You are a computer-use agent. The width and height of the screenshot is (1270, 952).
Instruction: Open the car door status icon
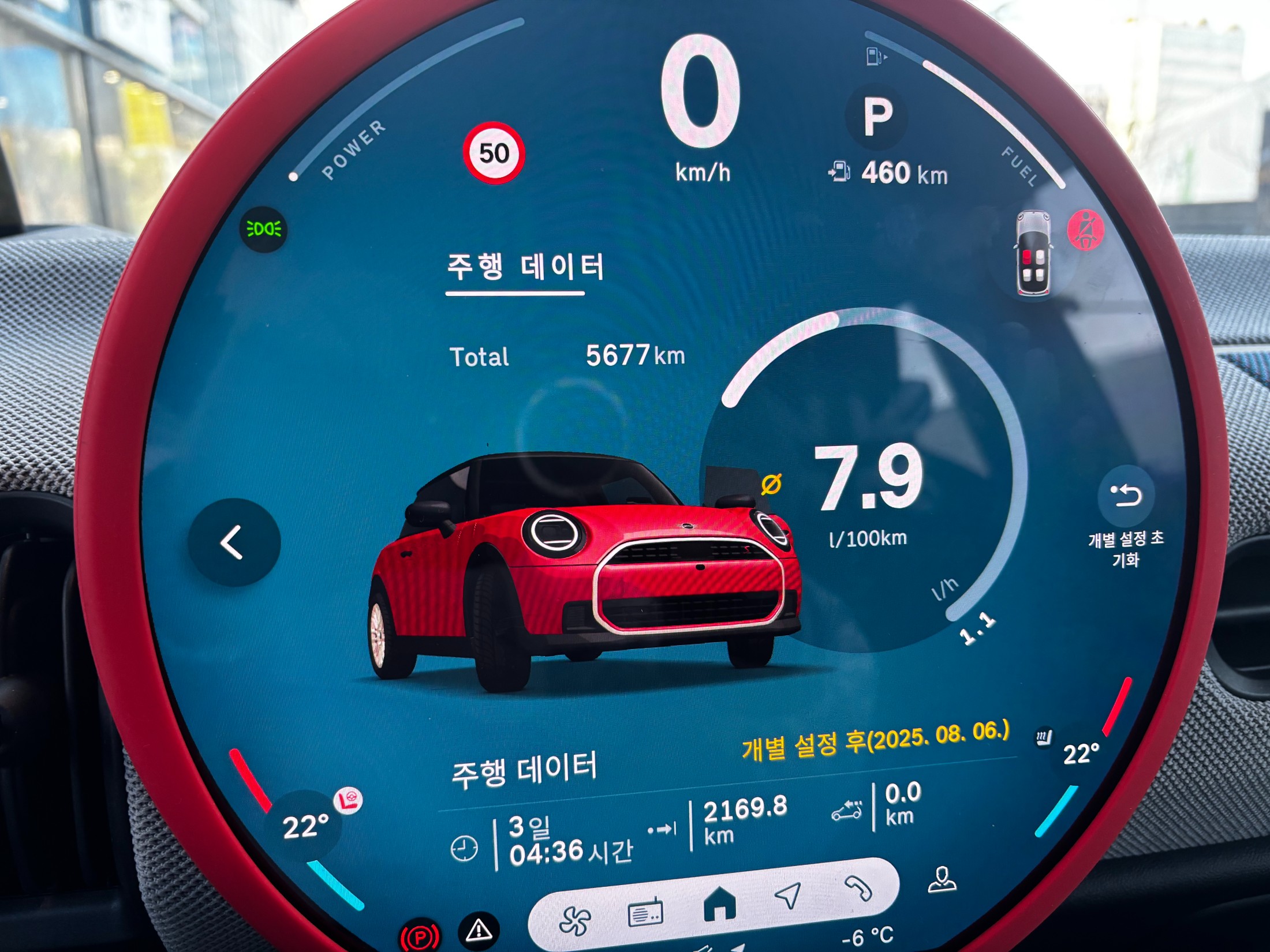click(x=1033, y=254)
